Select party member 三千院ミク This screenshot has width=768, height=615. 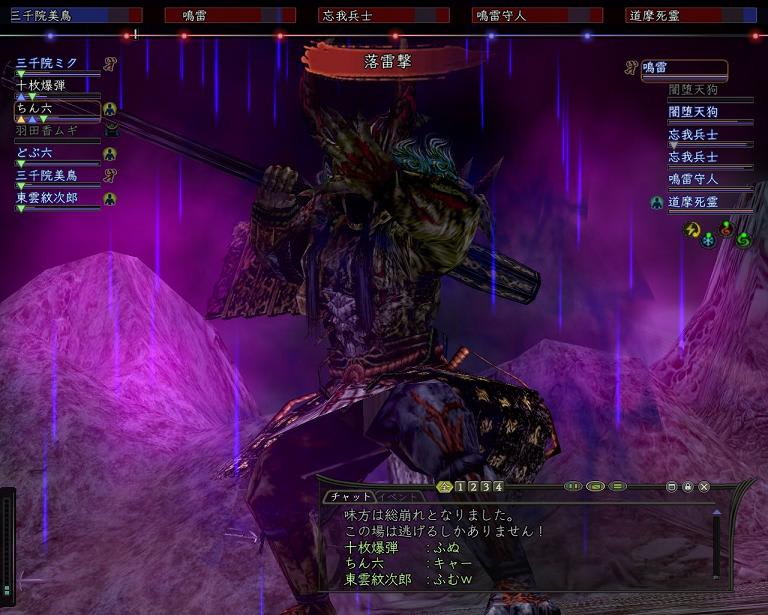[x=46, y=64]
